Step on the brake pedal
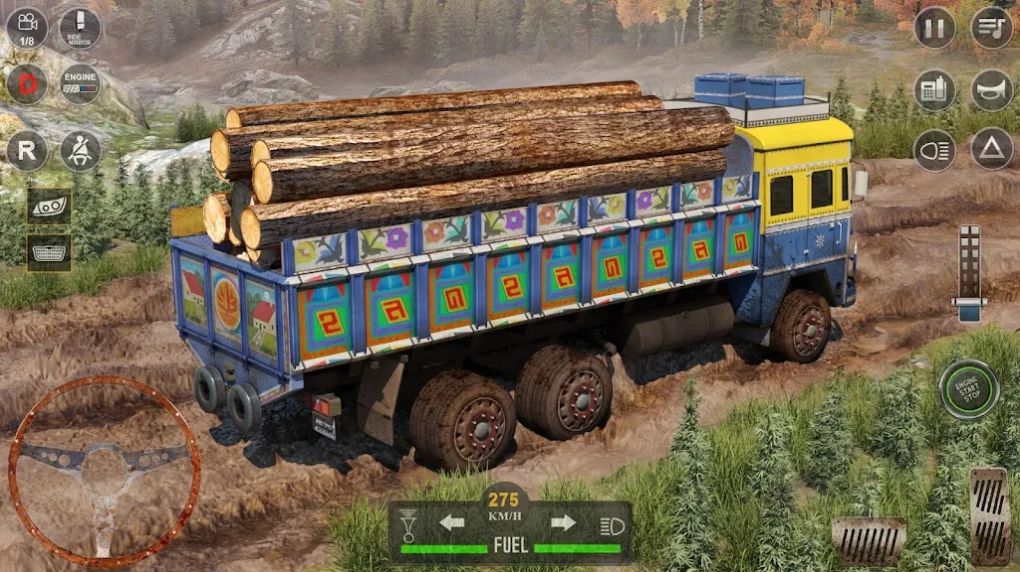Viewport: 1020px width, 572px height. pos(868,541)
